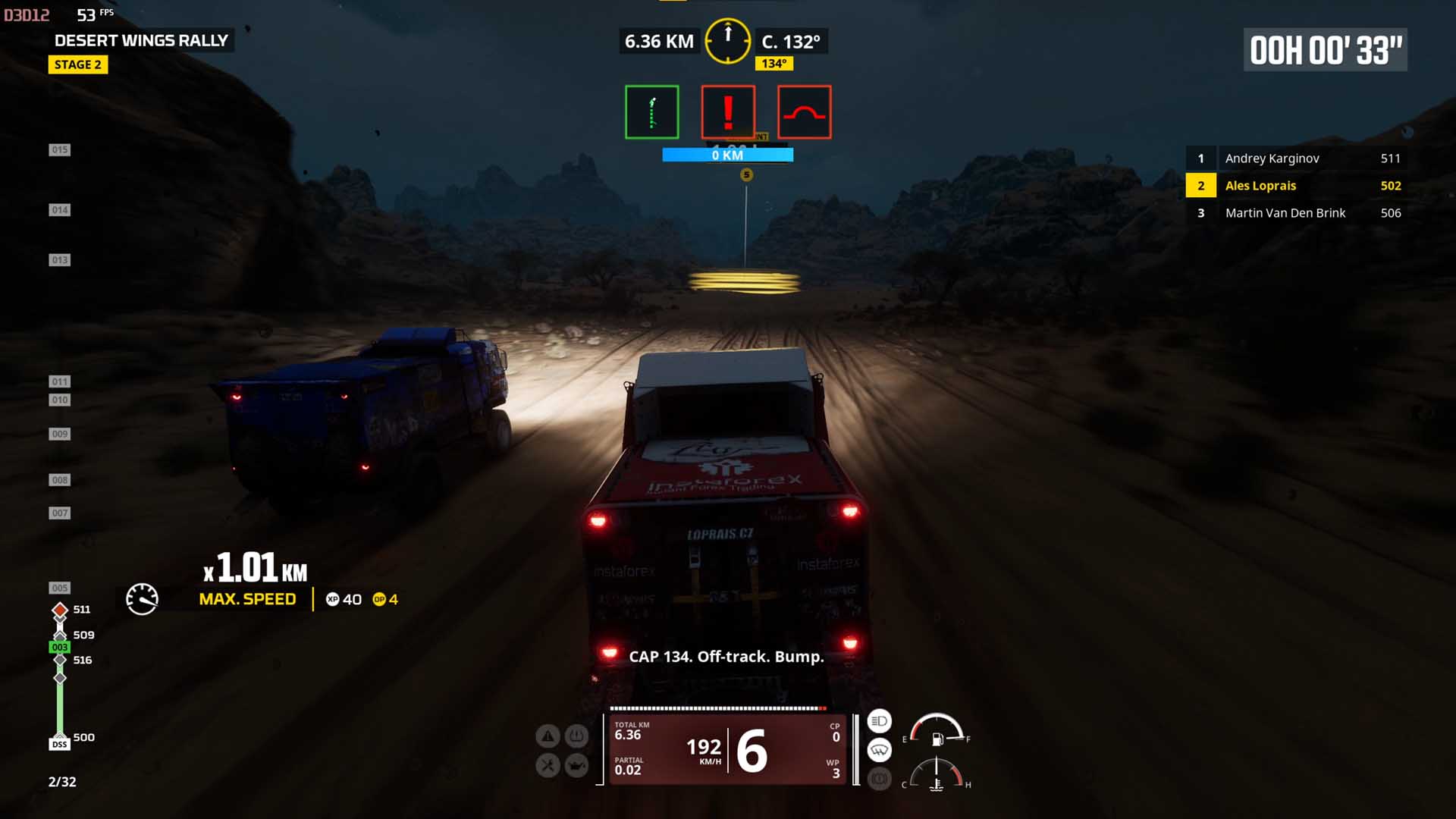Click the DSS start marker on progress bar
This screenshot has height=819, width=1456.
point(60,744)
